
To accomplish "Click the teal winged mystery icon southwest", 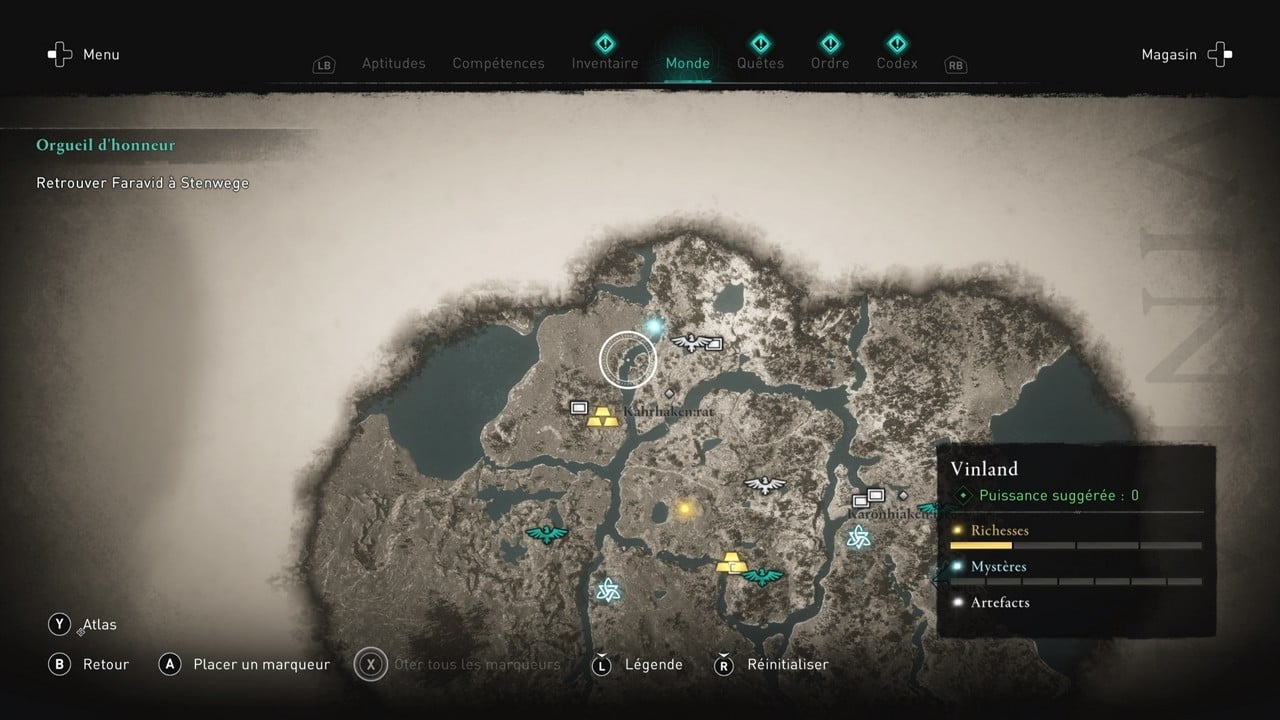I will click(548, 533).
